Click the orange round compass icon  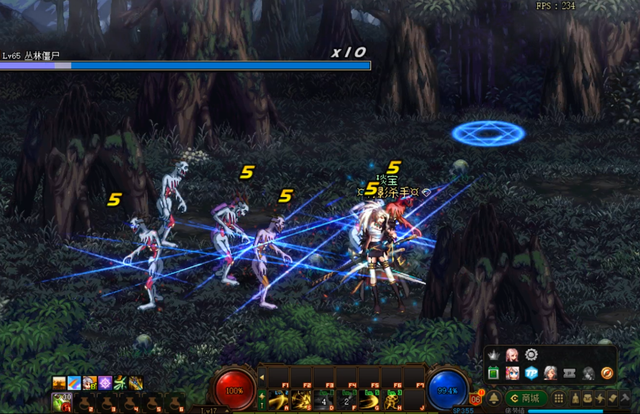pos(606,373)
